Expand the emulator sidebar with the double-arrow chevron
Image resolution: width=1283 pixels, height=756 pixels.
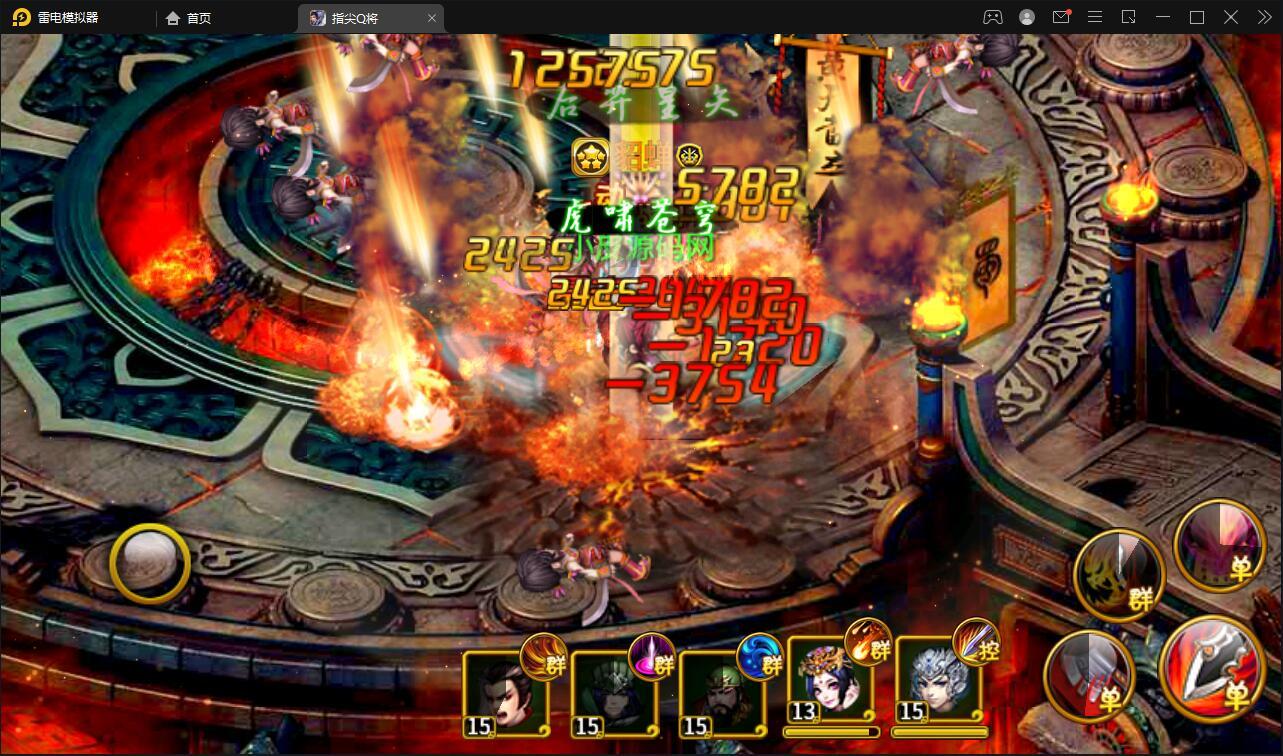pos(1264,17)
